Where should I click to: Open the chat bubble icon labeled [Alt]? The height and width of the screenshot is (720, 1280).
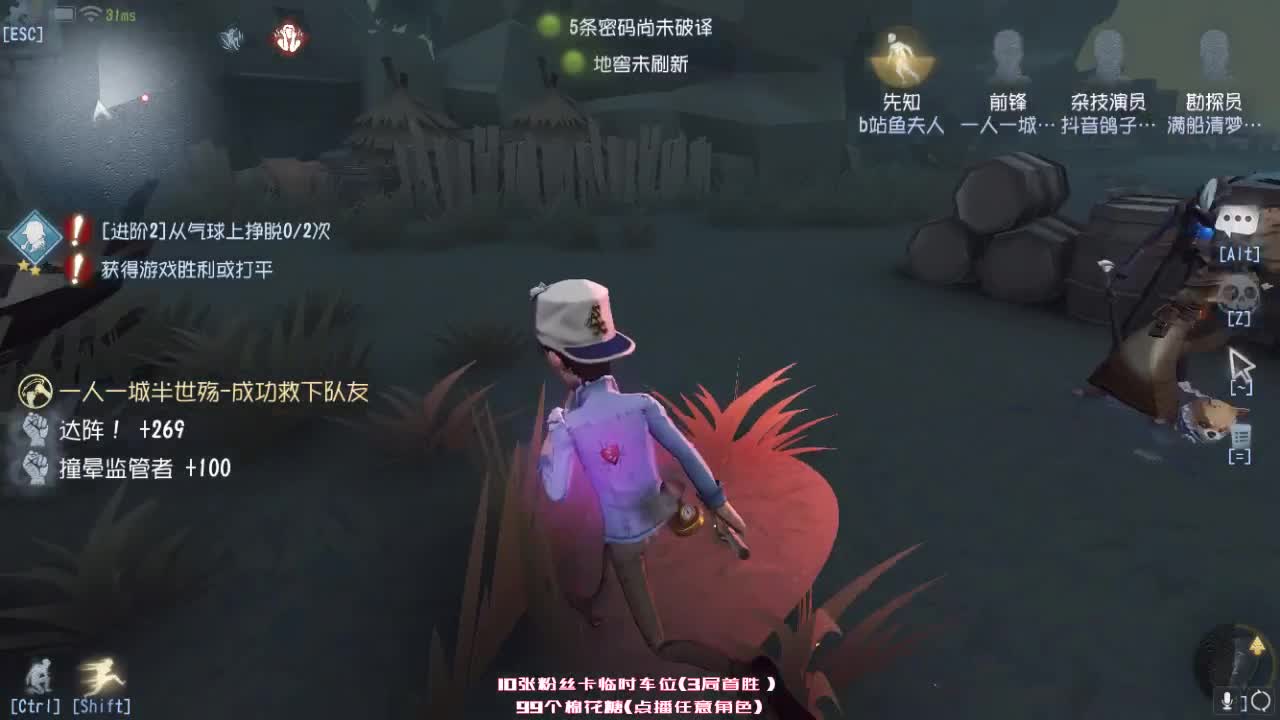coord(1238,220)
